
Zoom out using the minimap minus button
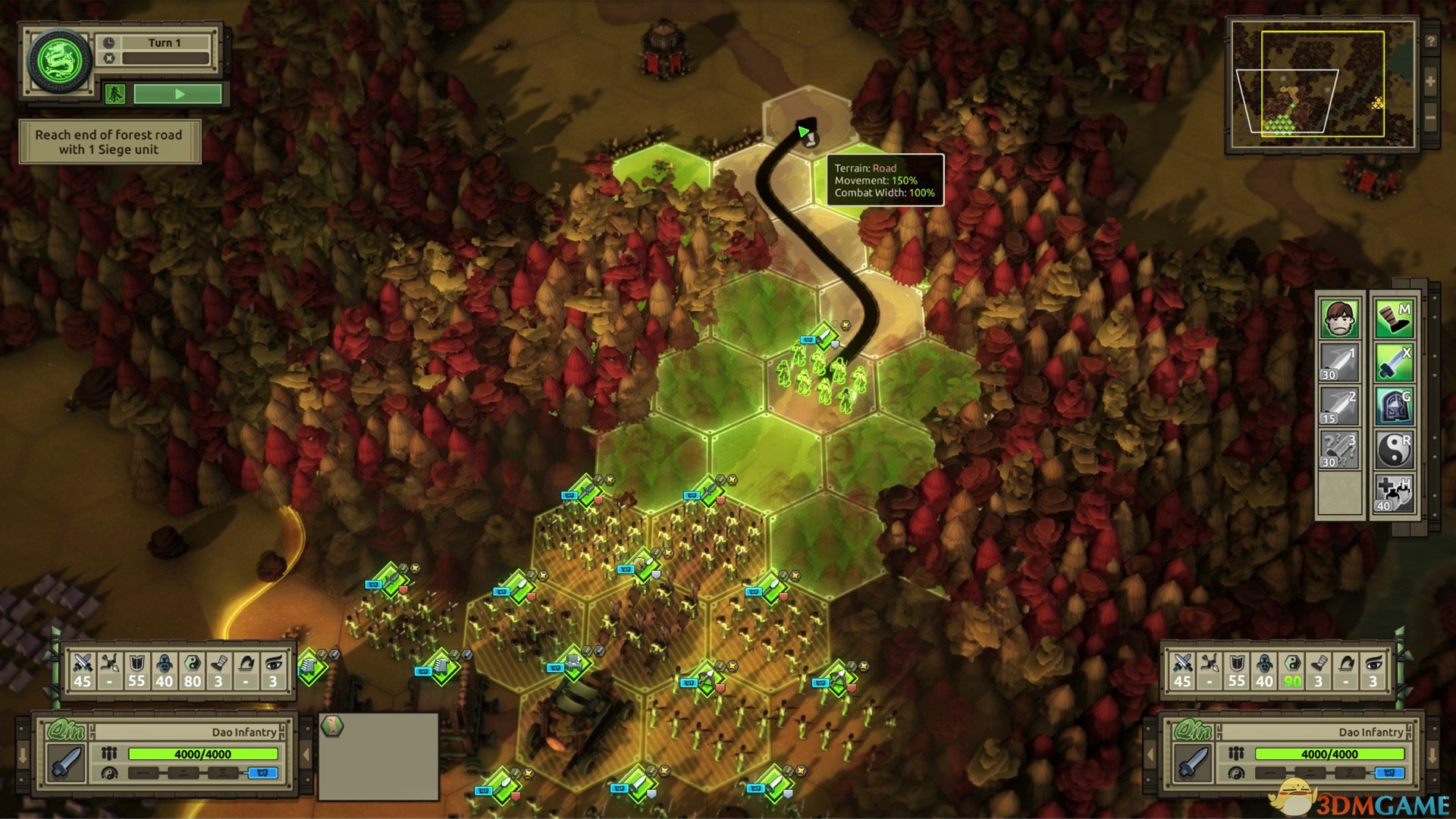tap(1430, 118)
